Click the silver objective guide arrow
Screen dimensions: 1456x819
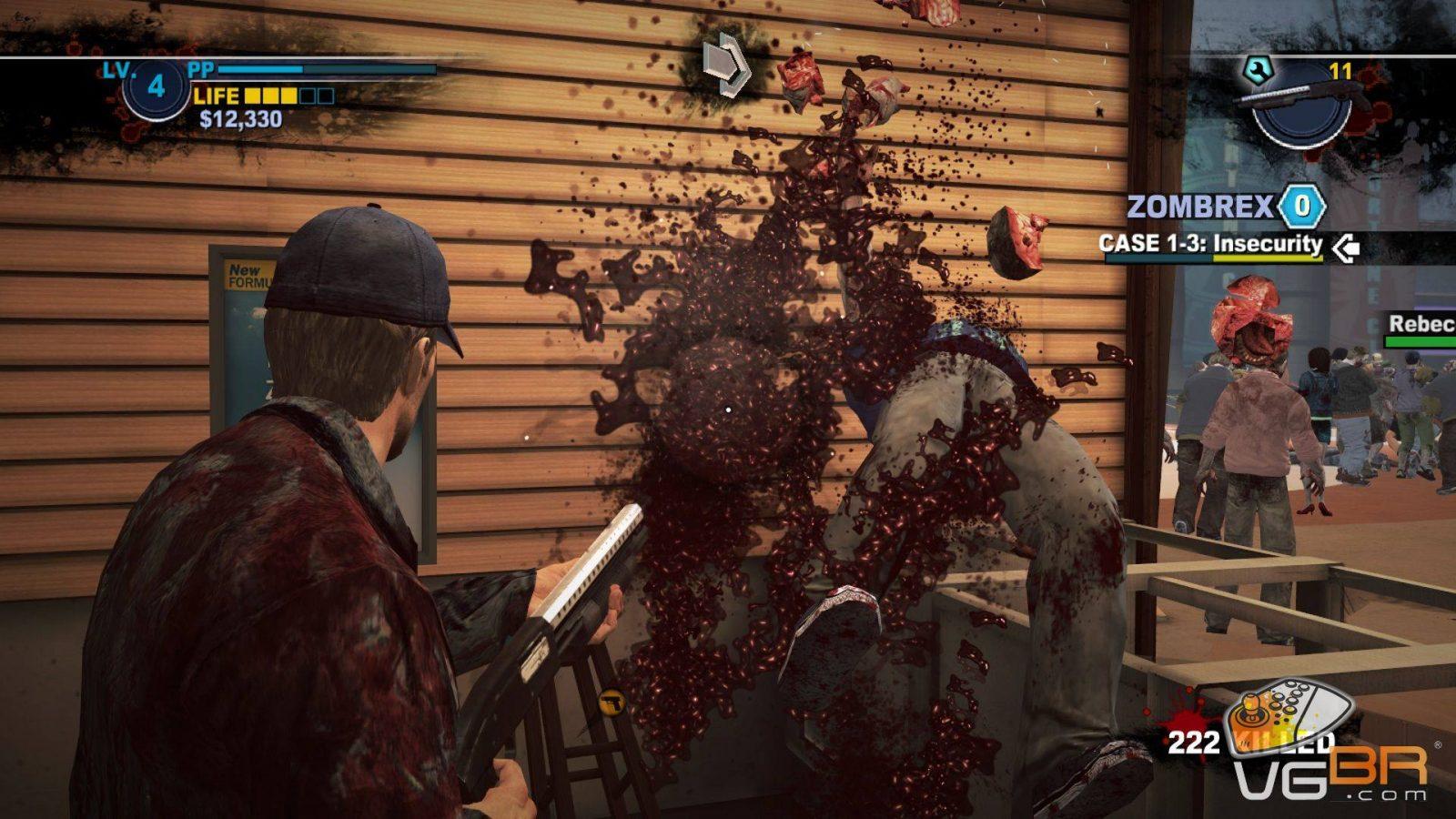[726, 65]
